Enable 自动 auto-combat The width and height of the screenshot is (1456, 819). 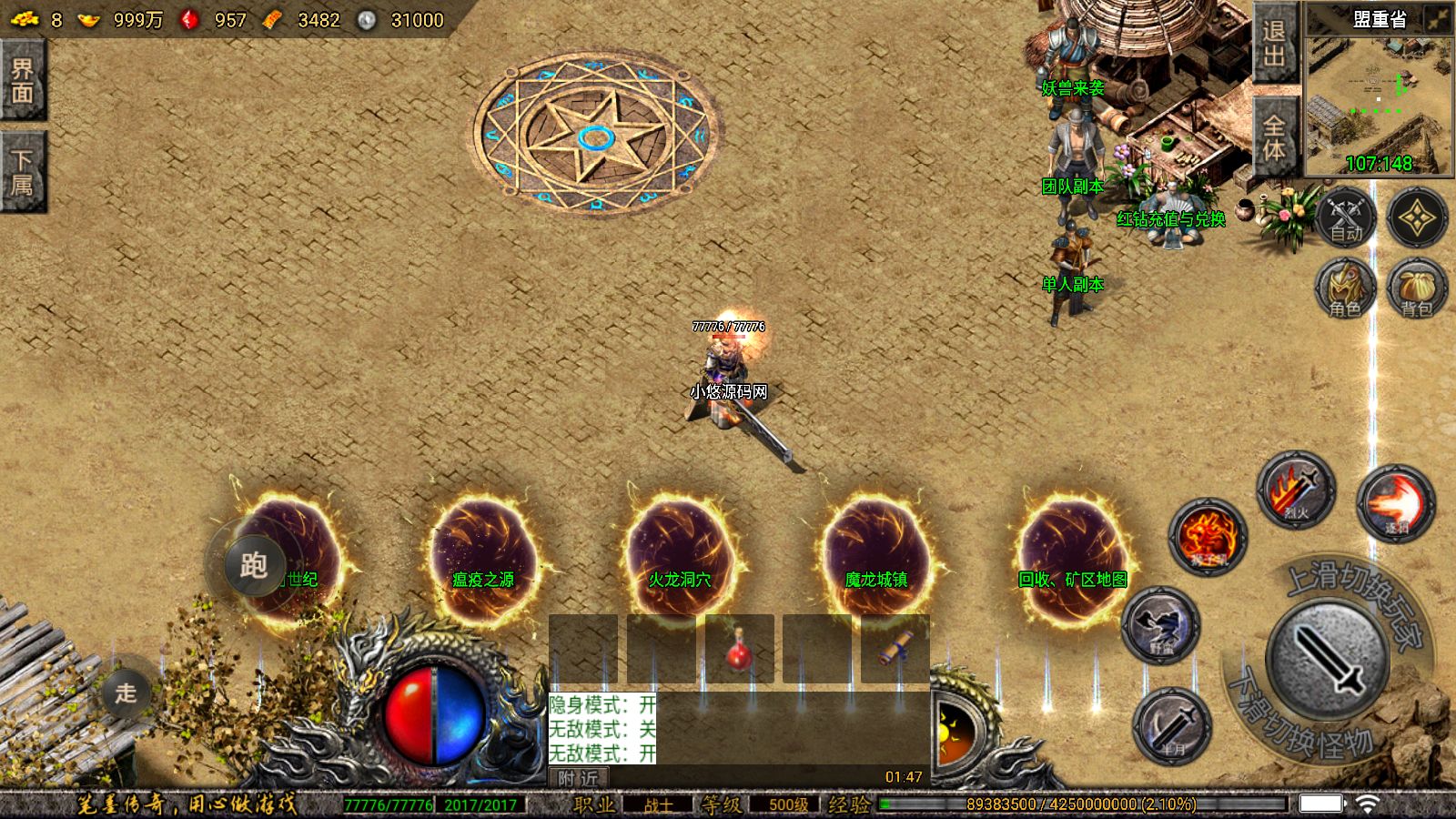pos(1345,218)
